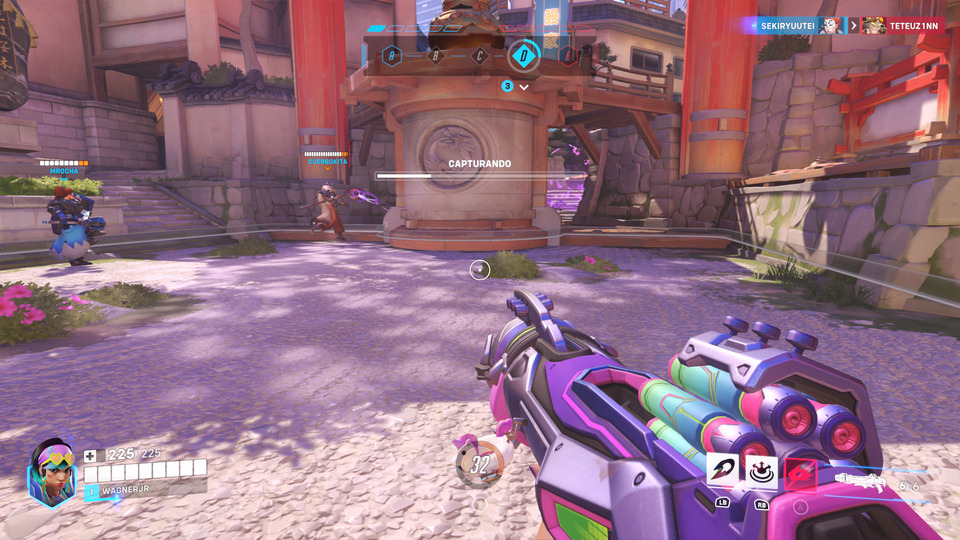Screen dimensions: 960x540
Task: Select the red objective E marker
Action: pos(569,55)
